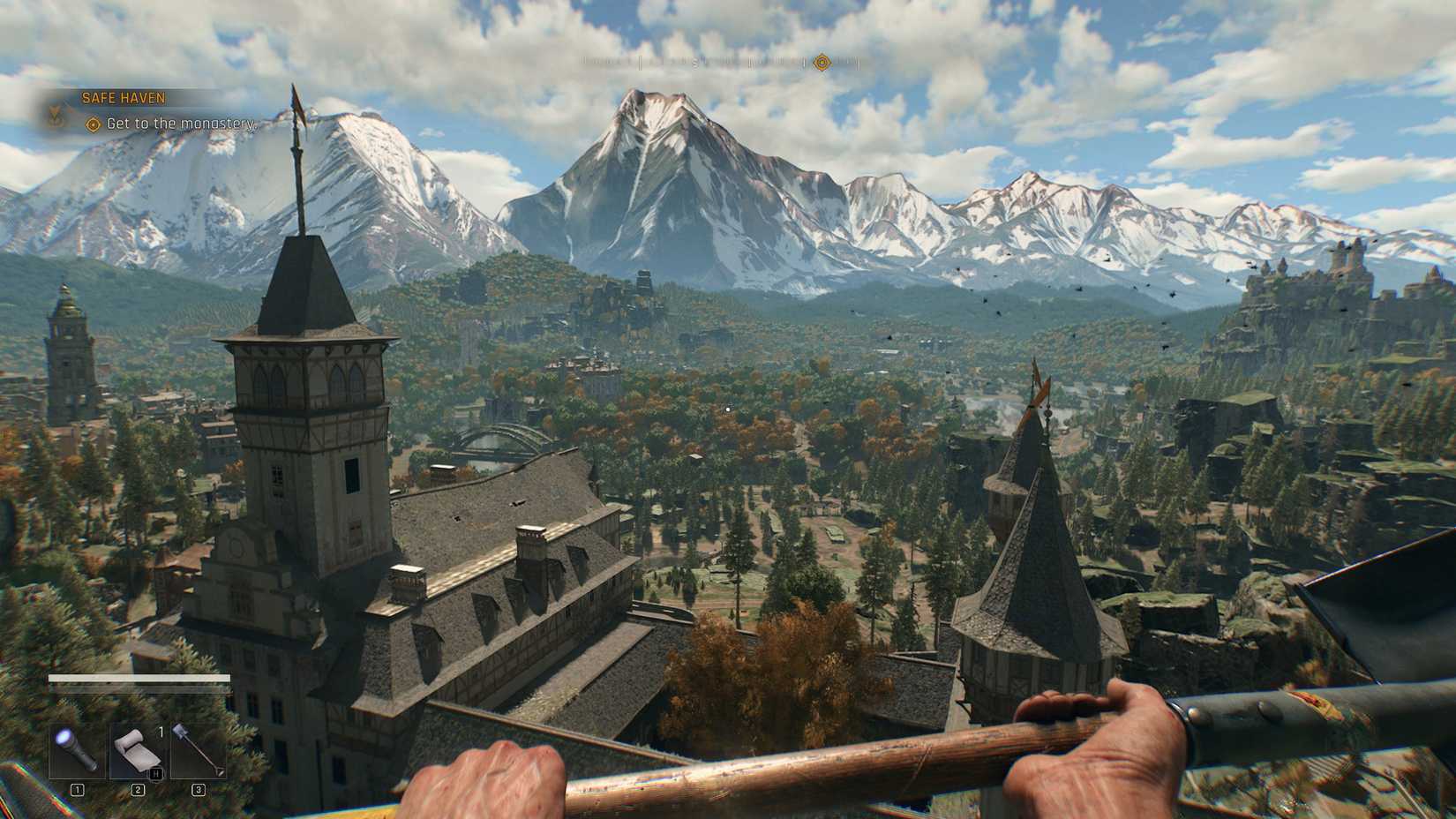Viewport: 1456px width, 819px height.
Task: Click the crosshair dot at screen center
Action: click(728, 408)
